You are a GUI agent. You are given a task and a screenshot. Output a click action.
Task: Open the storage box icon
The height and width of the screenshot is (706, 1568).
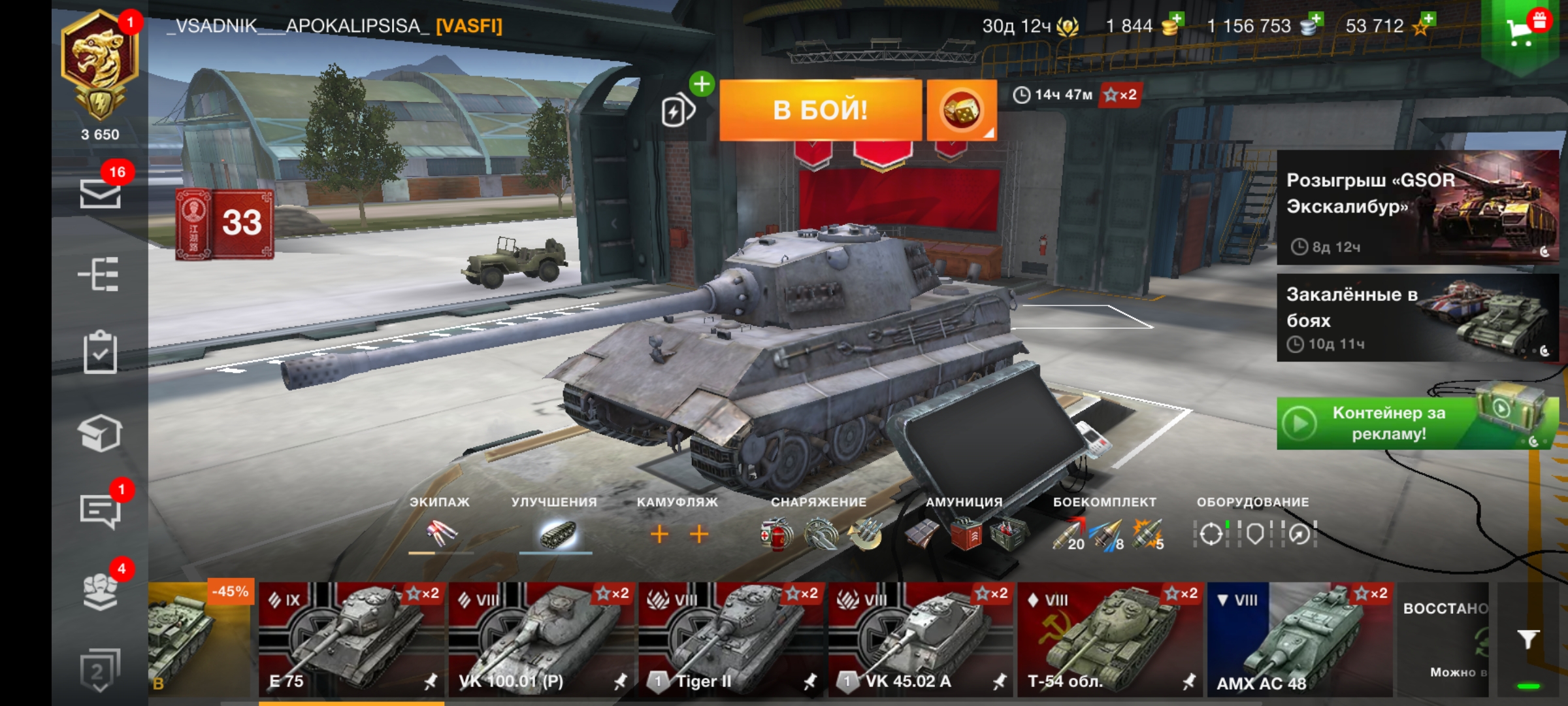(x=100, y=433)
